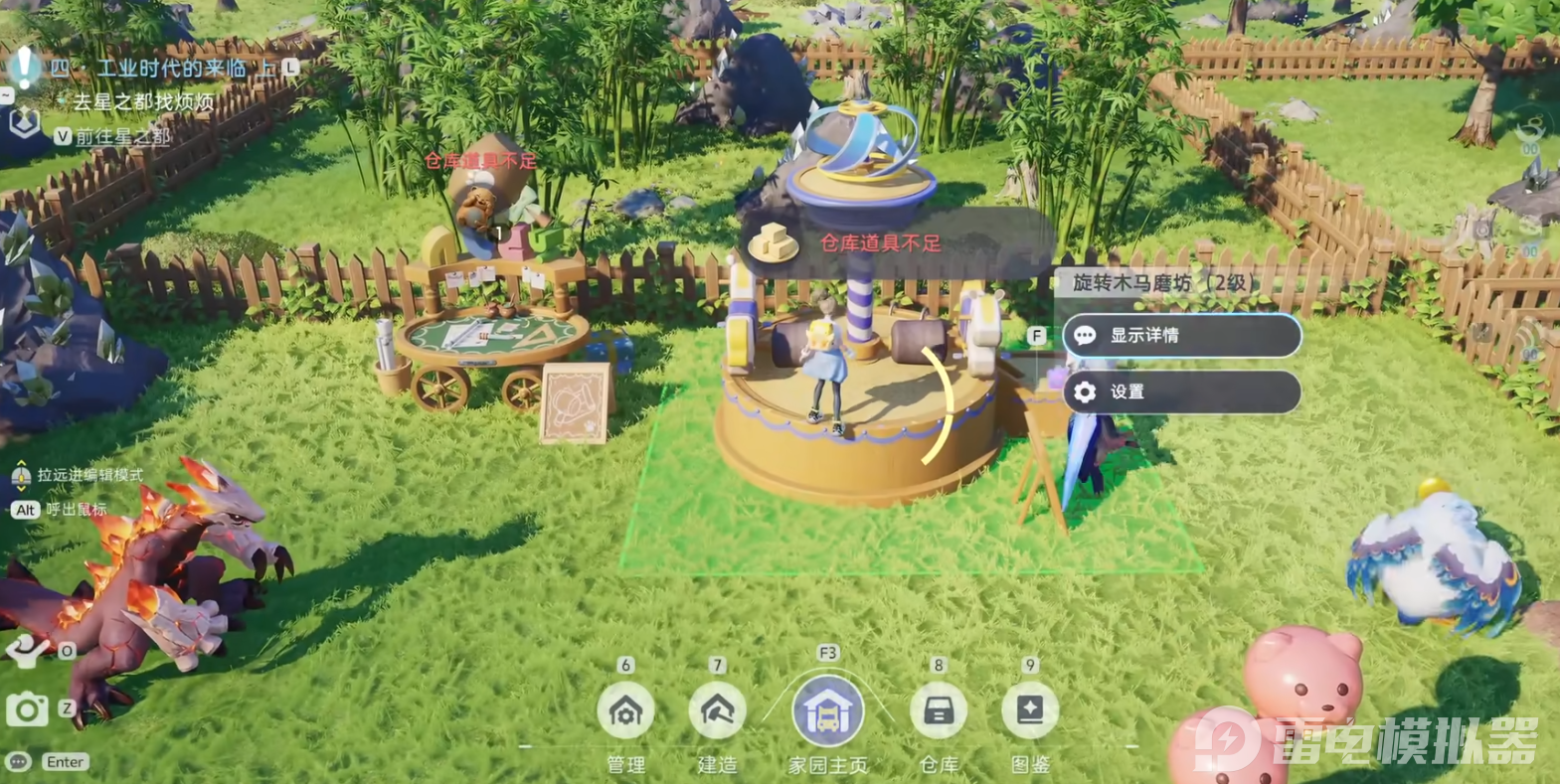Follow the 前往星之都 quest link
Viewport: 1560px width, 784px height.
123,136
